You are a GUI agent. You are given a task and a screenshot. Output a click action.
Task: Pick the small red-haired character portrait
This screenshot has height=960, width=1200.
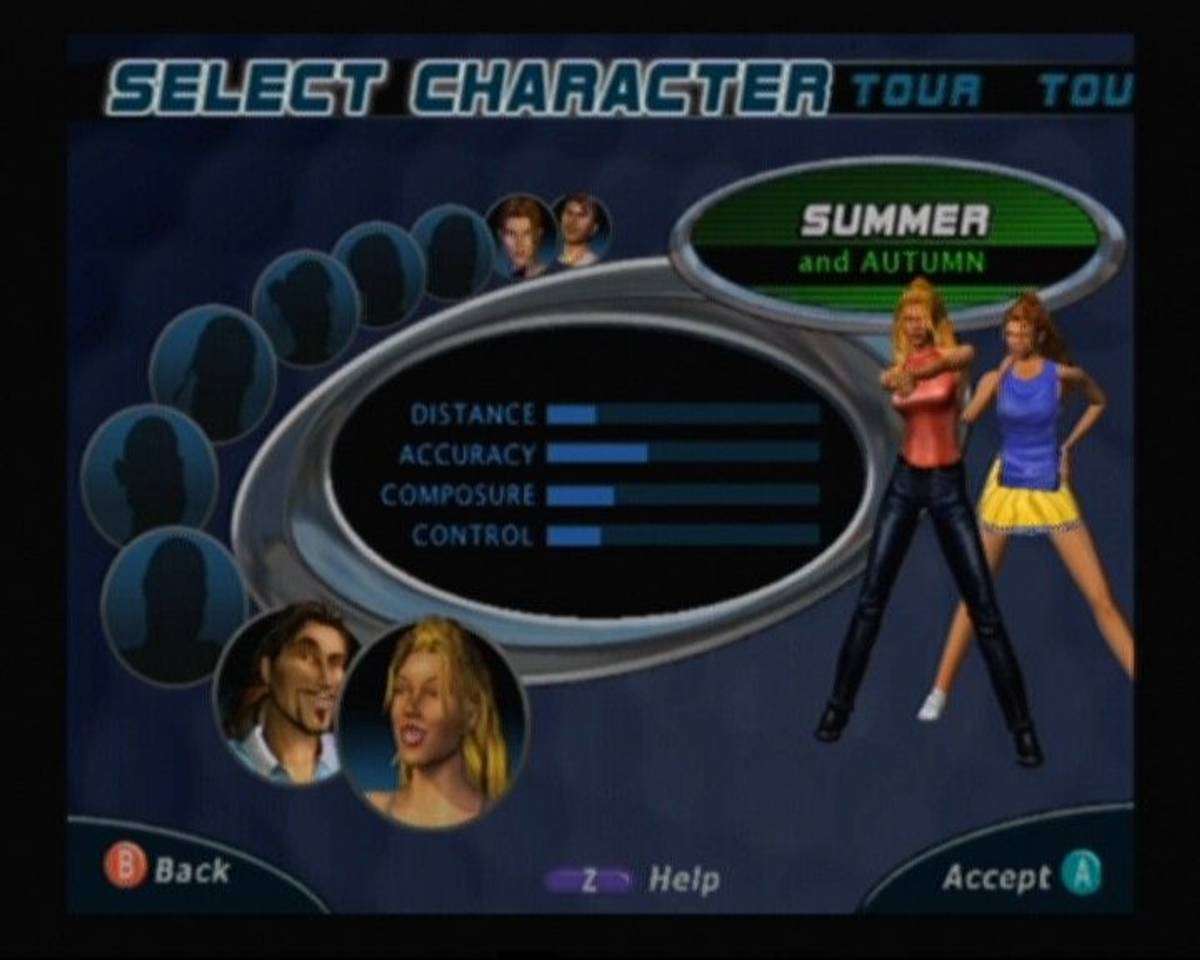coord(520,236)
